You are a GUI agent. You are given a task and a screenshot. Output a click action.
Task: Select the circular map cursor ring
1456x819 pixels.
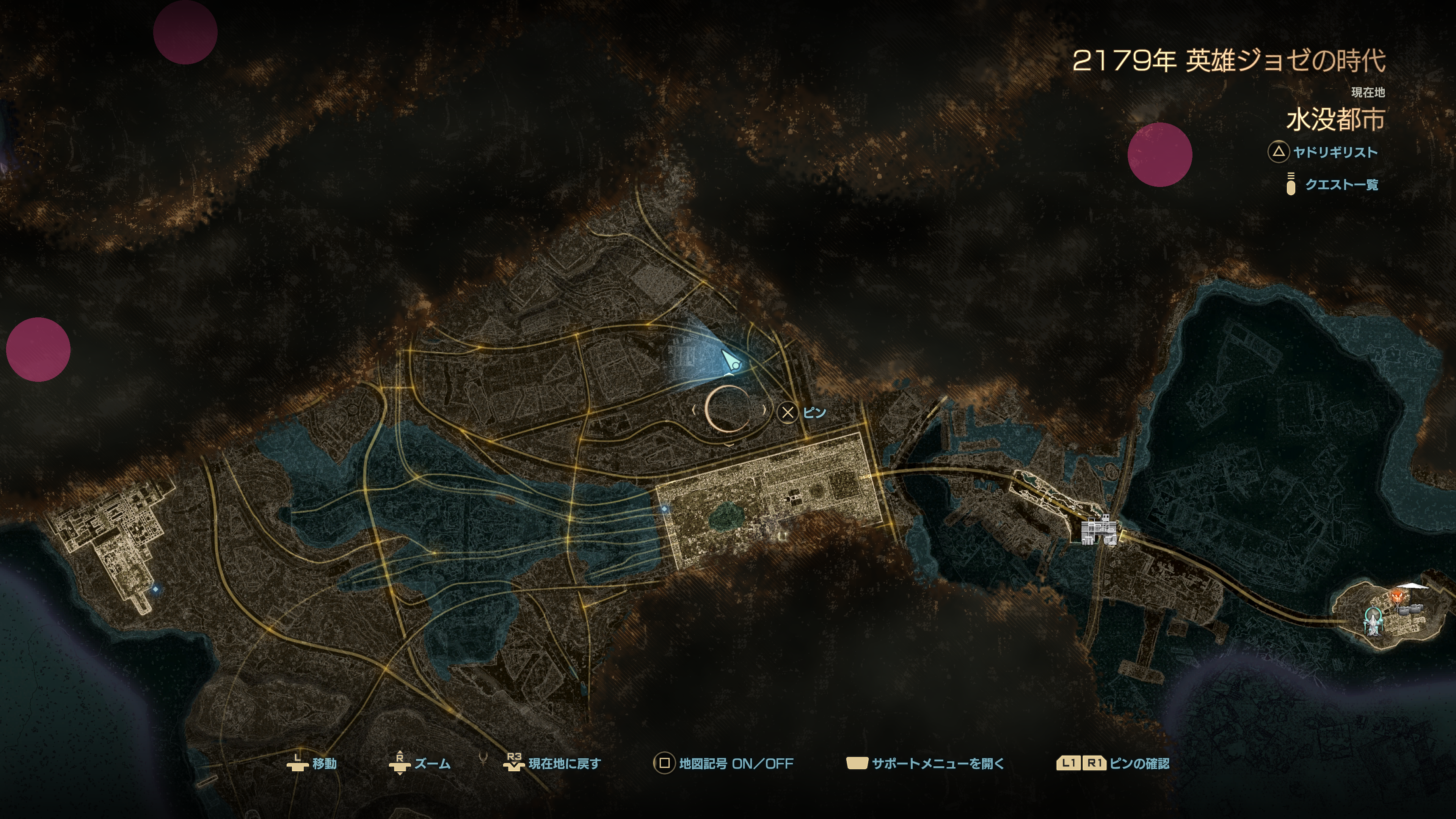728,409
